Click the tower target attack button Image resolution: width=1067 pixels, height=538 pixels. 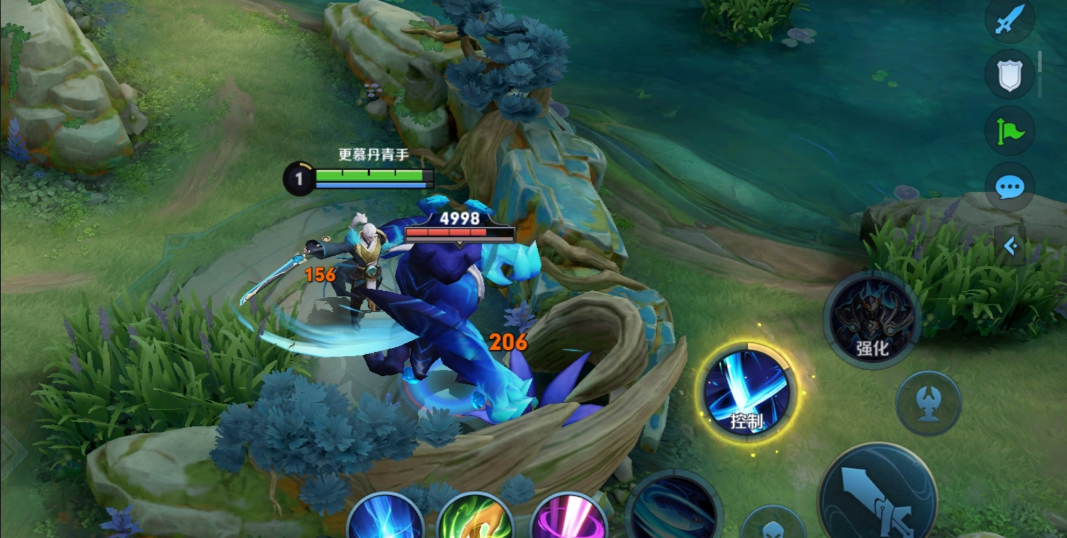point(928,402)
